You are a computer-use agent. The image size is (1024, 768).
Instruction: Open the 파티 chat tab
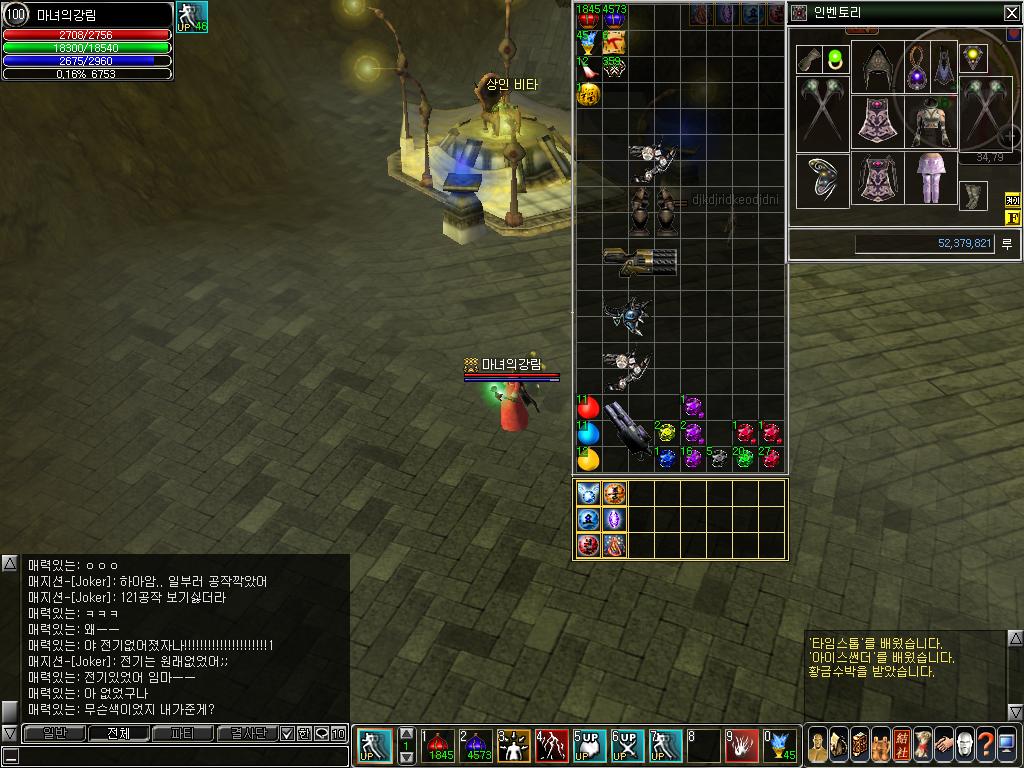[183, 733]
